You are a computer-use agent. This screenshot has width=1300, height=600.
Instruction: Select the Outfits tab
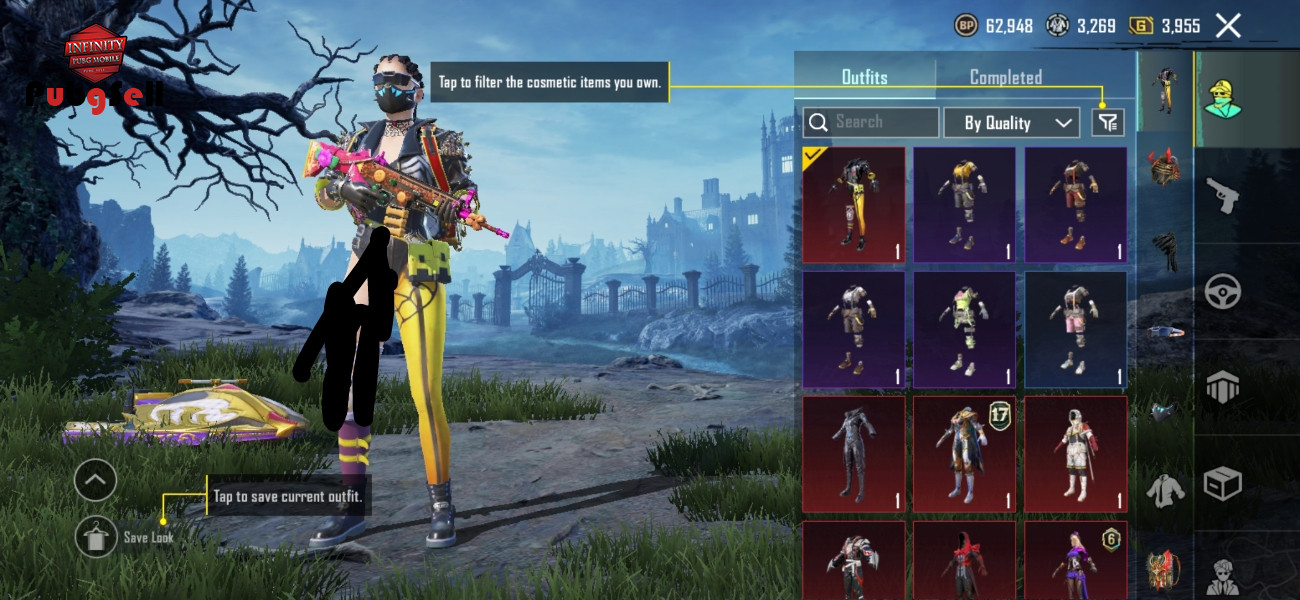pos(864,77)
